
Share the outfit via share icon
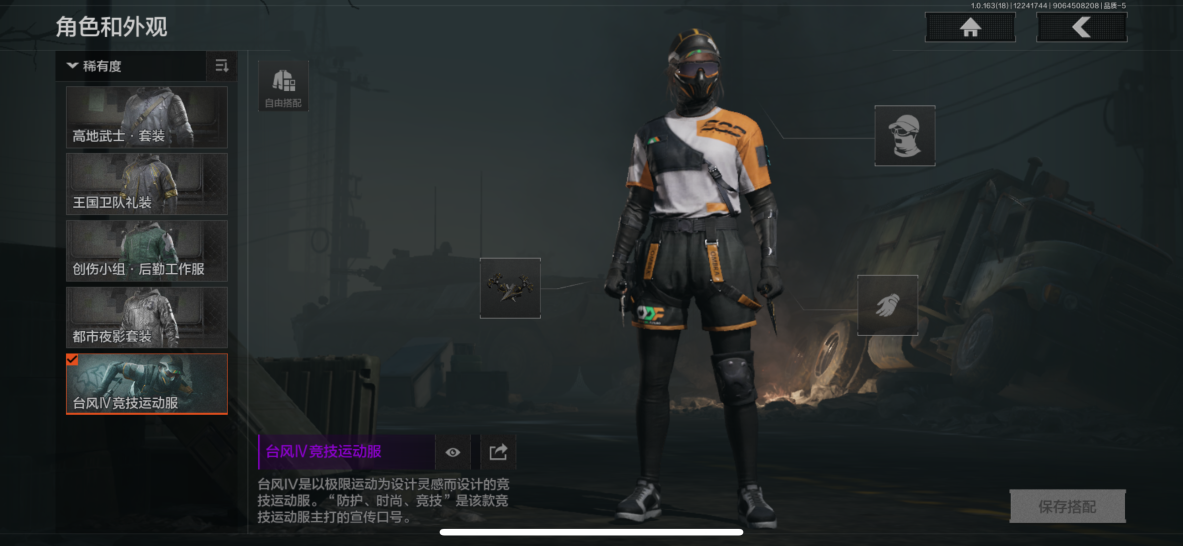tap(498, 452)
